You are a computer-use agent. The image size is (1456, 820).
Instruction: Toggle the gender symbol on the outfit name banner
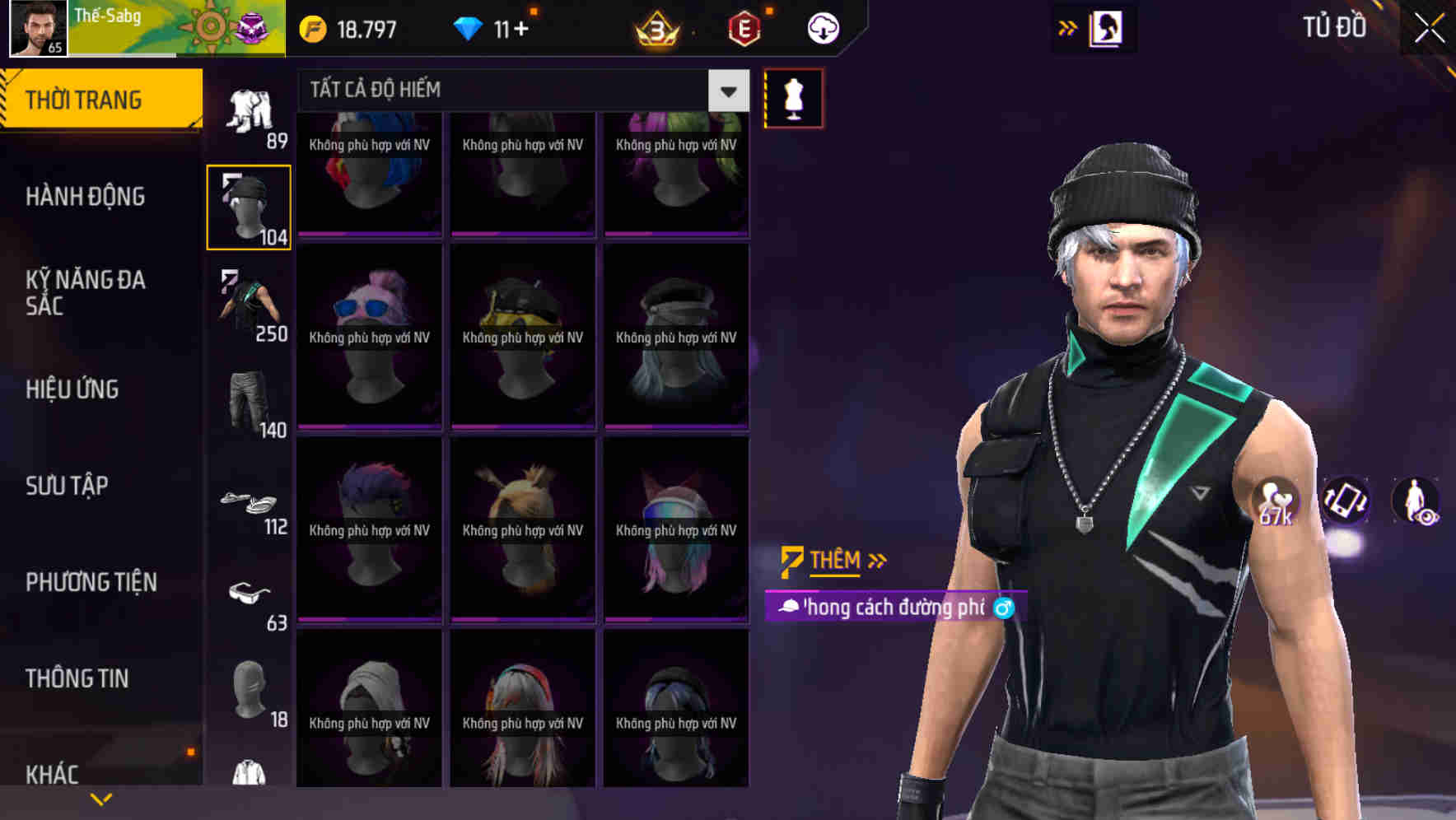point(1004,608)
